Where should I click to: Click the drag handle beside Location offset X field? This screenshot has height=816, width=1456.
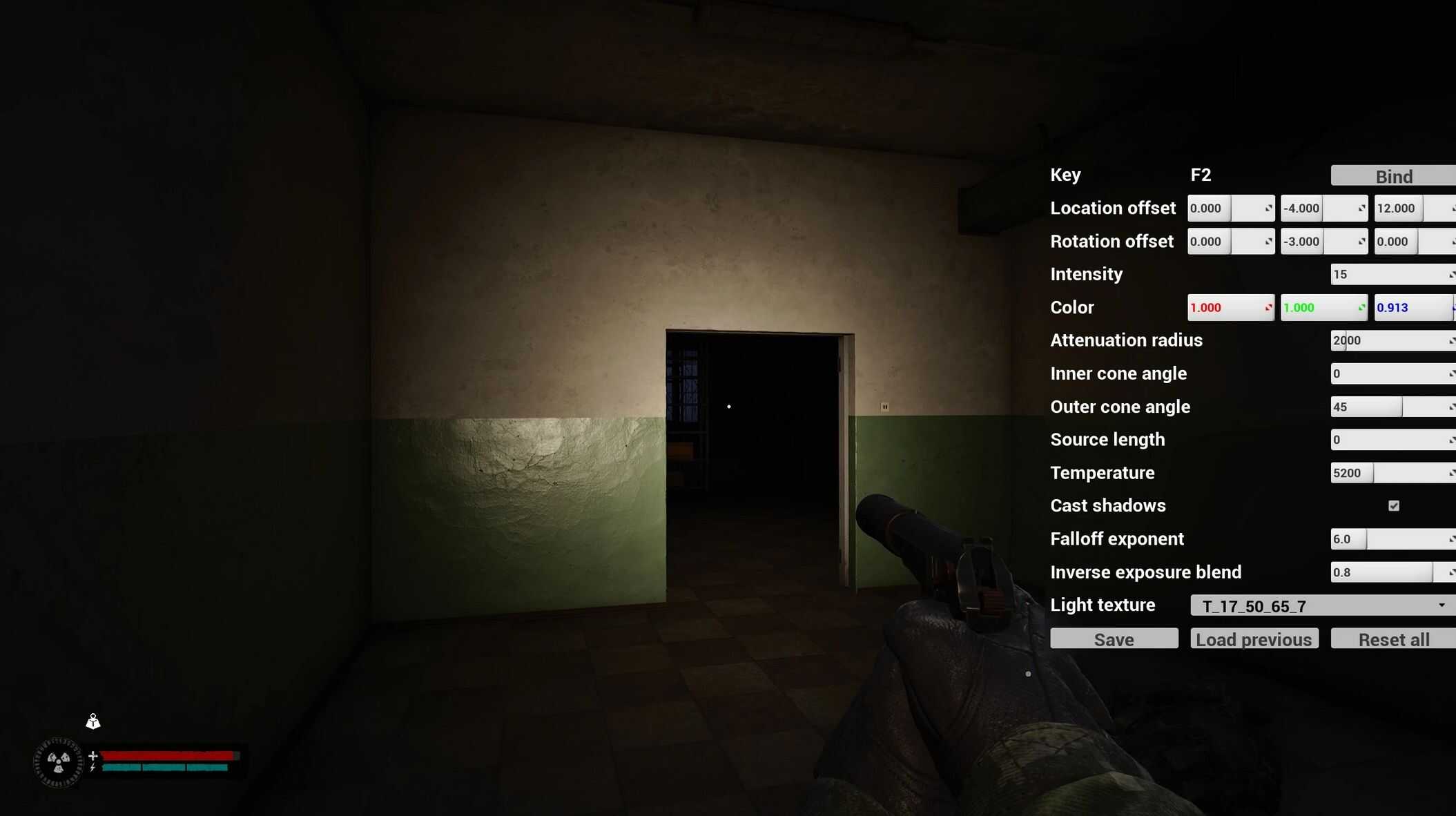pyautogui.click(x=1269, y=208)
